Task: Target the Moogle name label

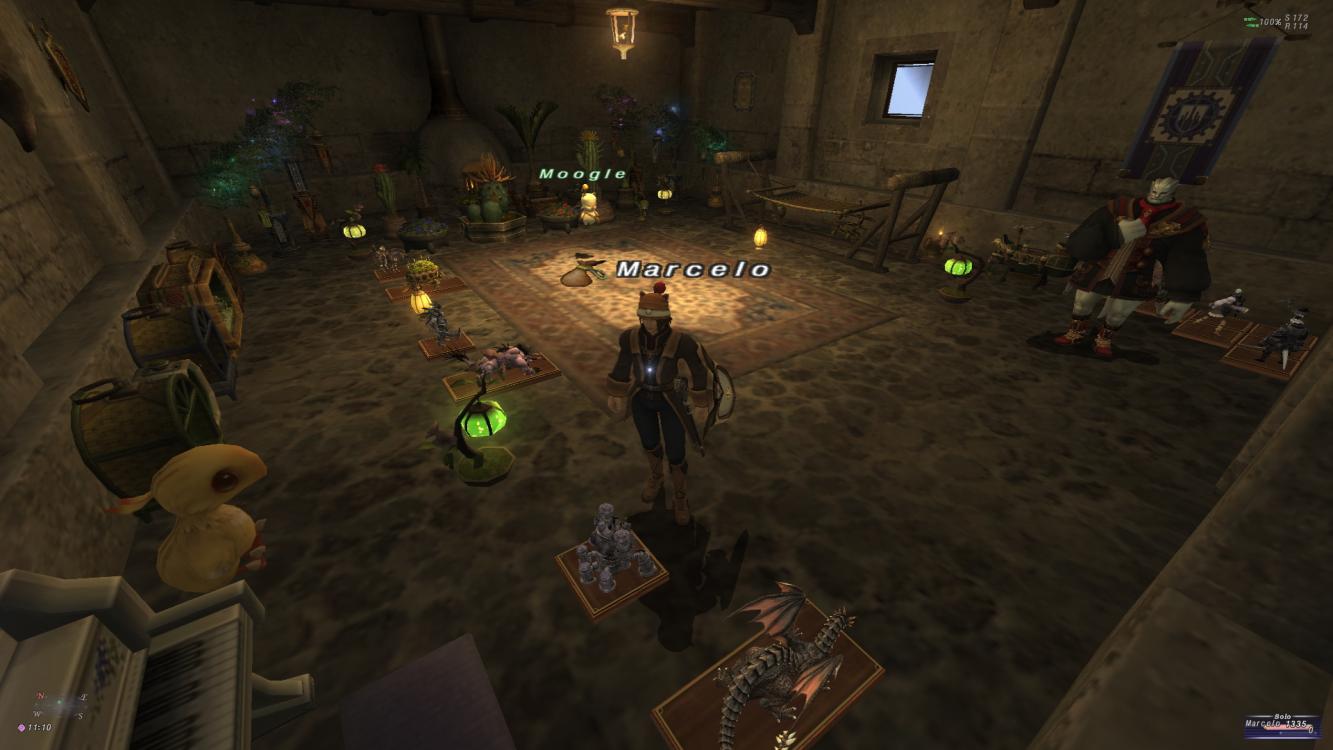Action: 583,174
